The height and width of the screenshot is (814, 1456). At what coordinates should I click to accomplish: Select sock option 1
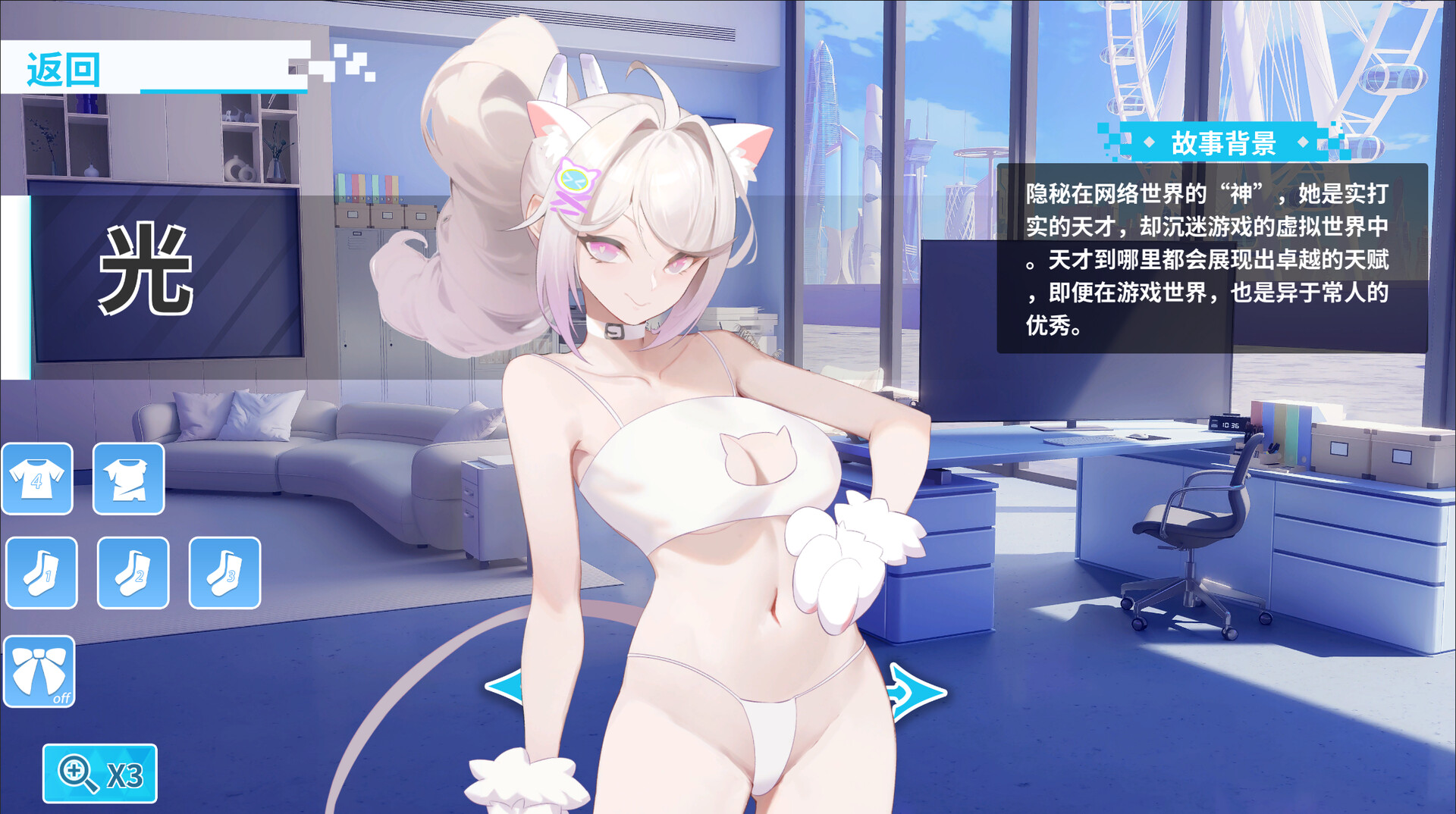click(x=42, y=573)
